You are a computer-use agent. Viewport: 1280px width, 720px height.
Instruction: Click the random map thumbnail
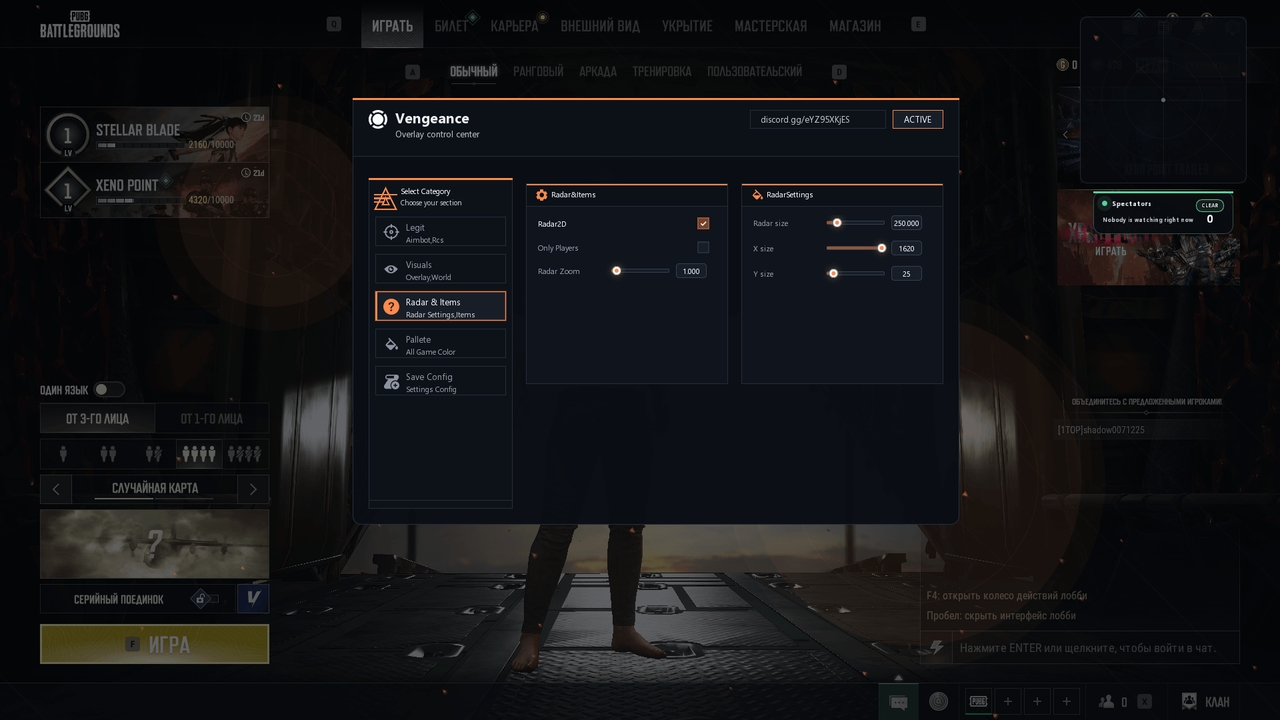click(x=154, y=544)
